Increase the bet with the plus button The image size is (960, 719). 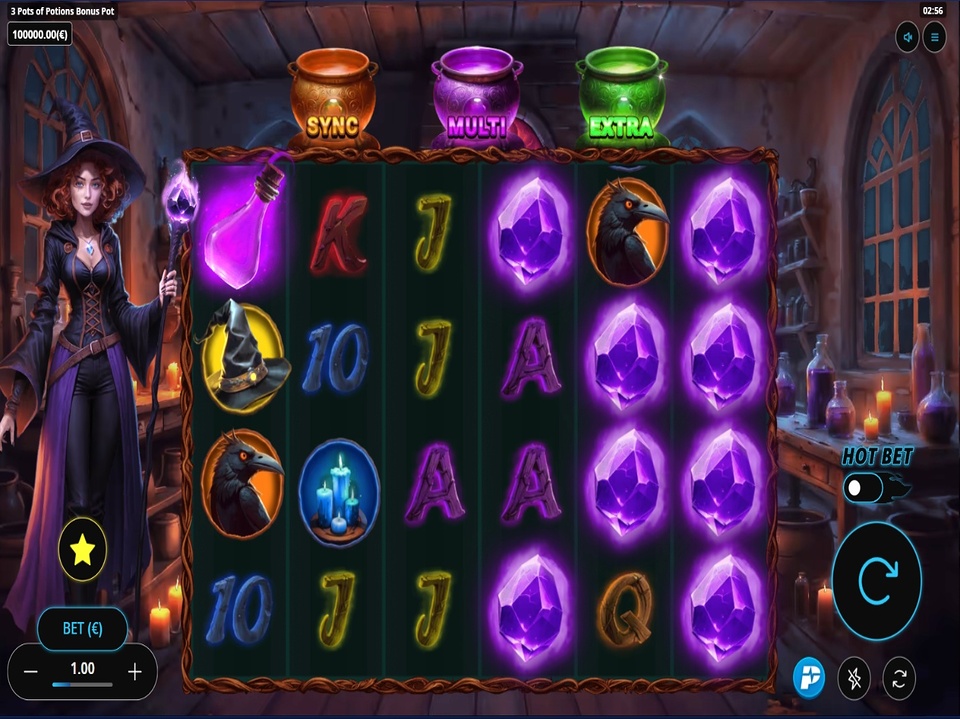tap(135, 671)
